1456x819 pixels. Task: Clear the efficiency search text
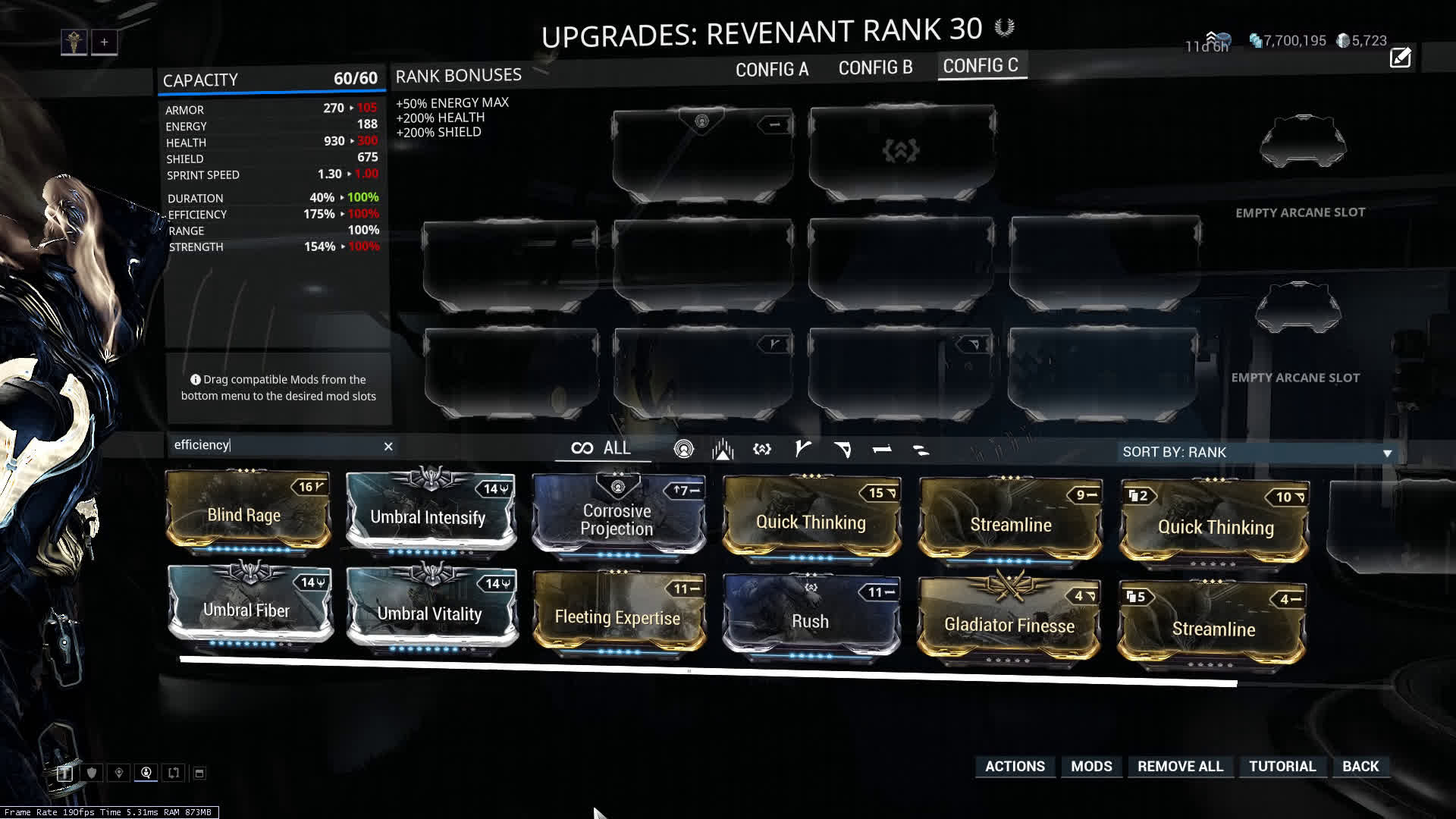(388, 447)
